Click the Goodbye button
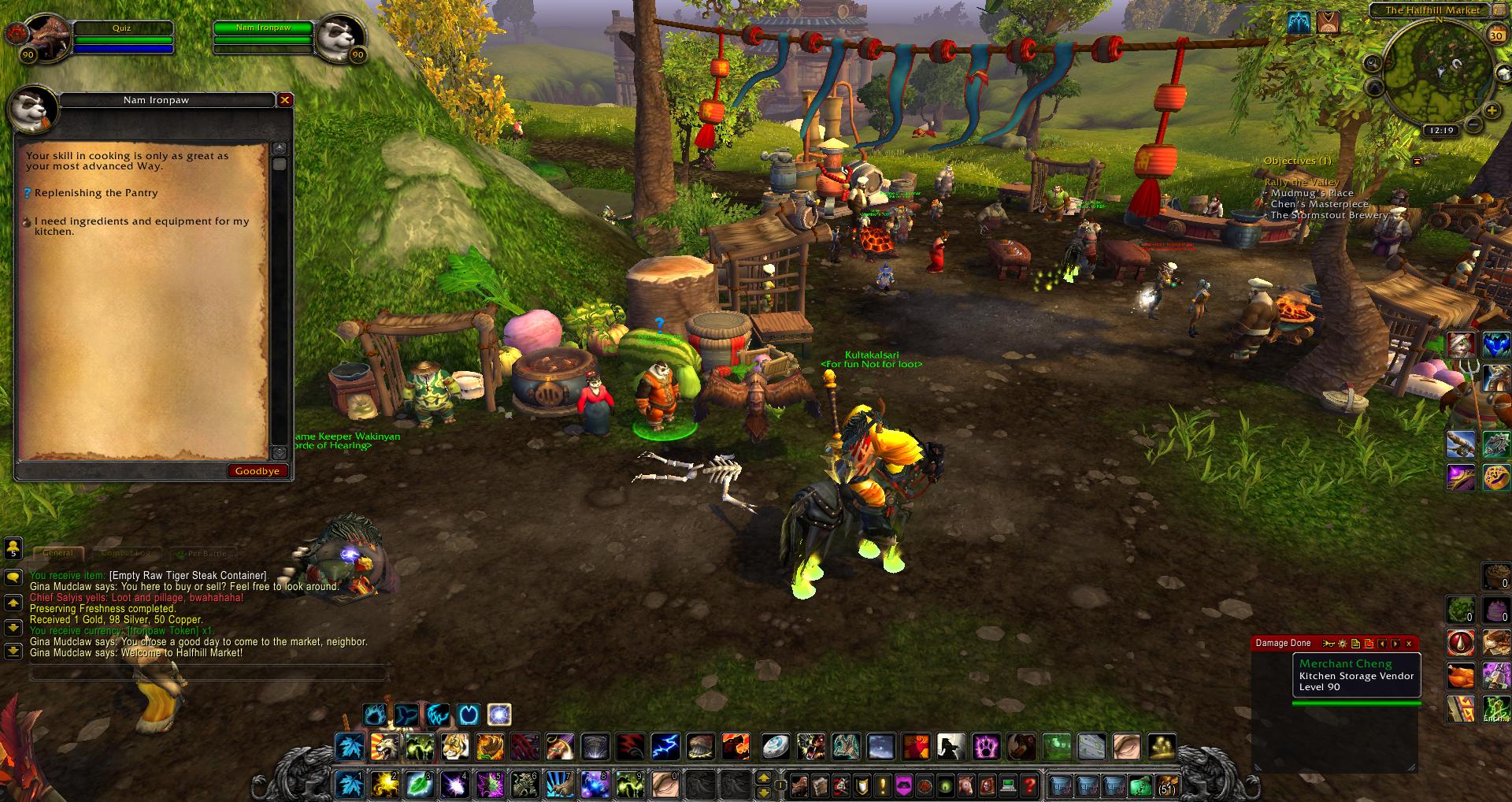This screenshot has width=1512, height=802. 258,470
